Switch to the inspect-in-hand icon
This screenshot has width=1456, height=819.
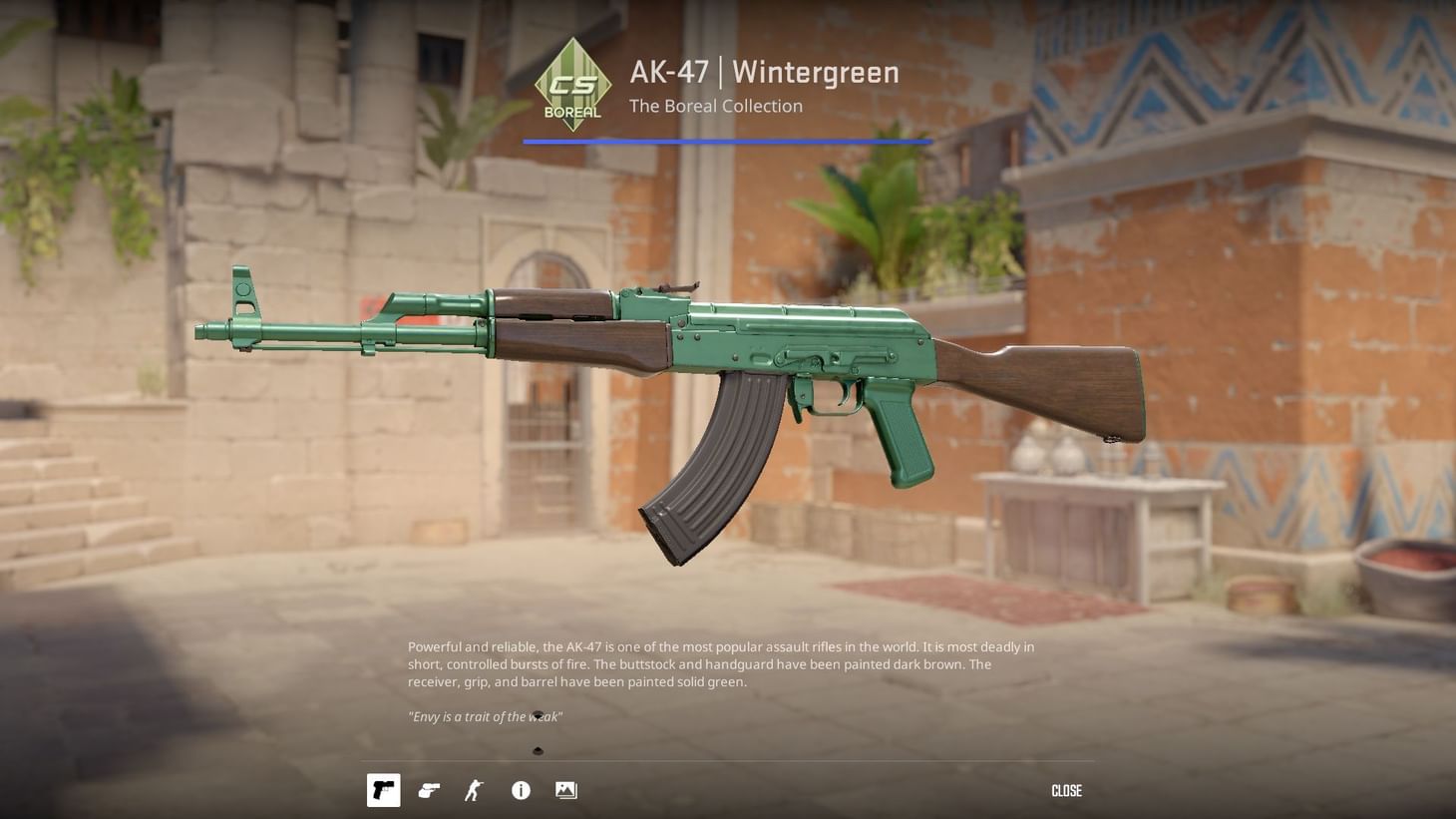point(429,790)
